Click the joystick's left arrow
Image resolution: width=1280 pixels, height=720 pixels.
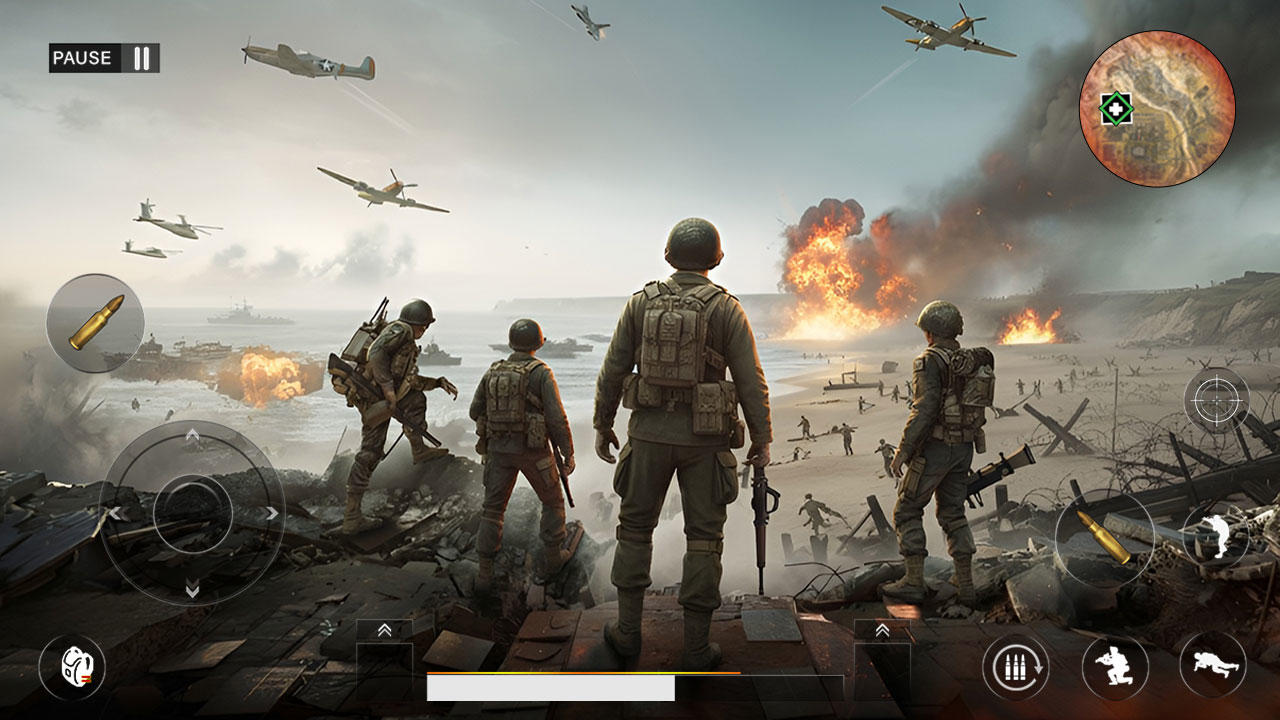(114, 513)
